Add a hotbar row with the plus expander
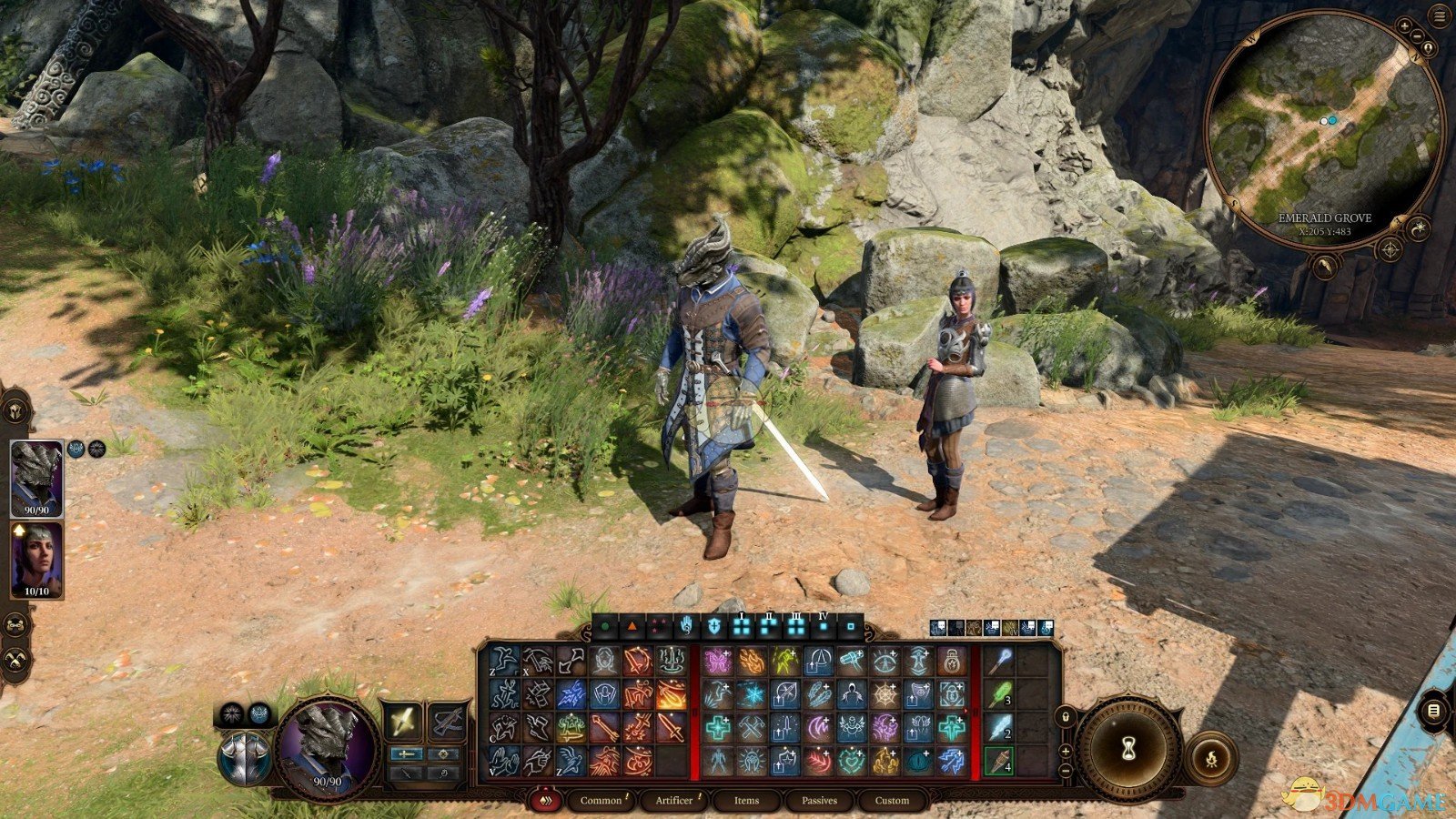Image resolution: width=1456 pixels, height=819 pixels. 1066,753
